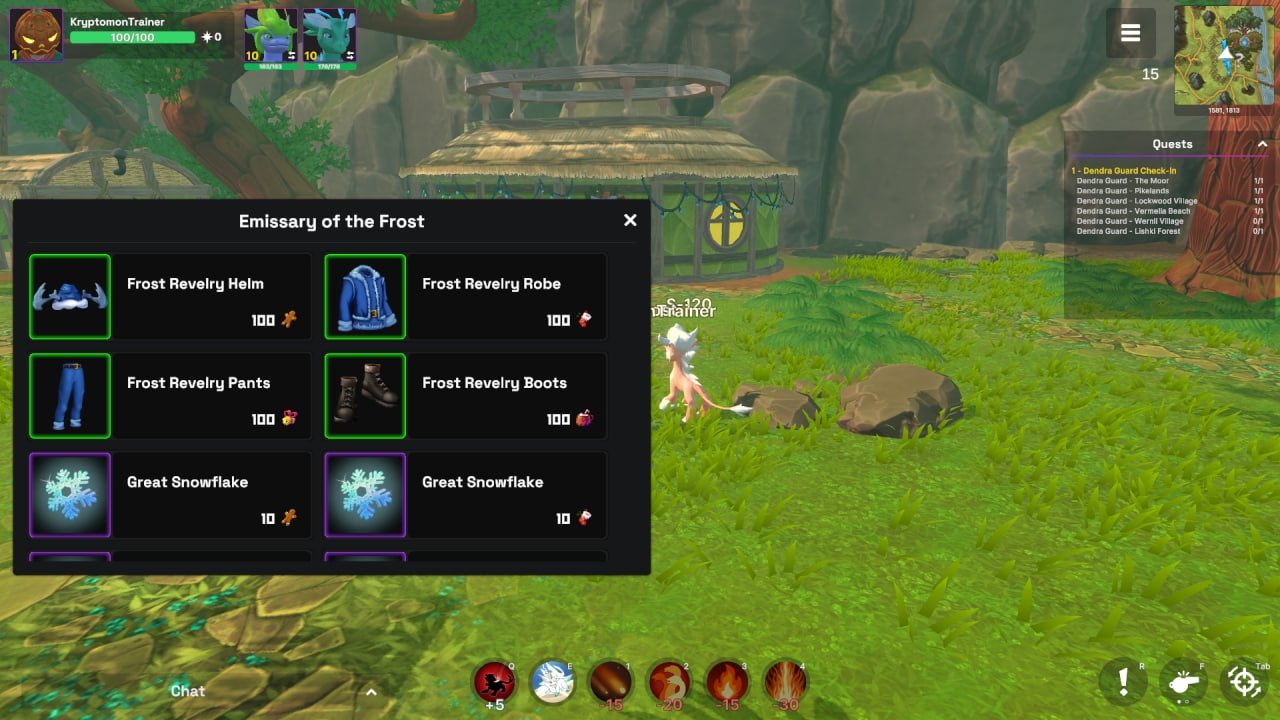Close the Emissary of the Frost shop
1280x720 pixels.
(x=630, y=220)
